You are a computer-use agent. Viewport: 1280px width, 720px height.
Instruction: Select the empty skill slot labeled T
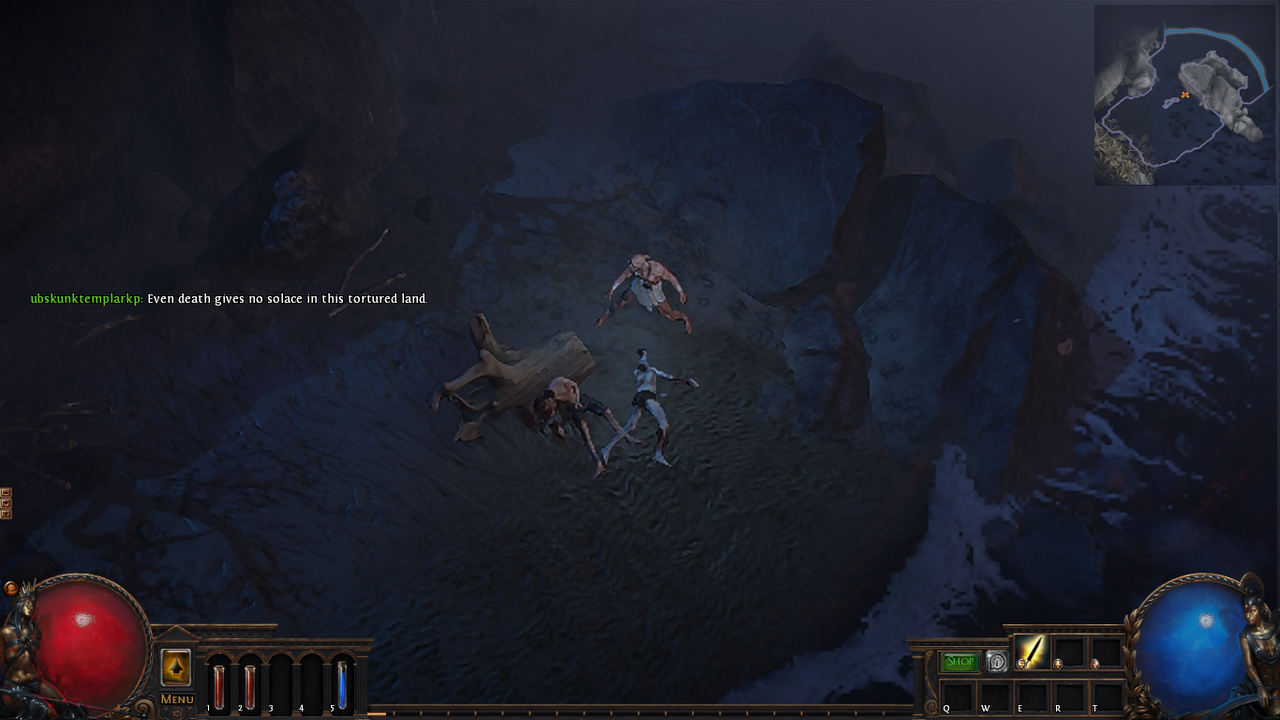(x=1106, y=695)
